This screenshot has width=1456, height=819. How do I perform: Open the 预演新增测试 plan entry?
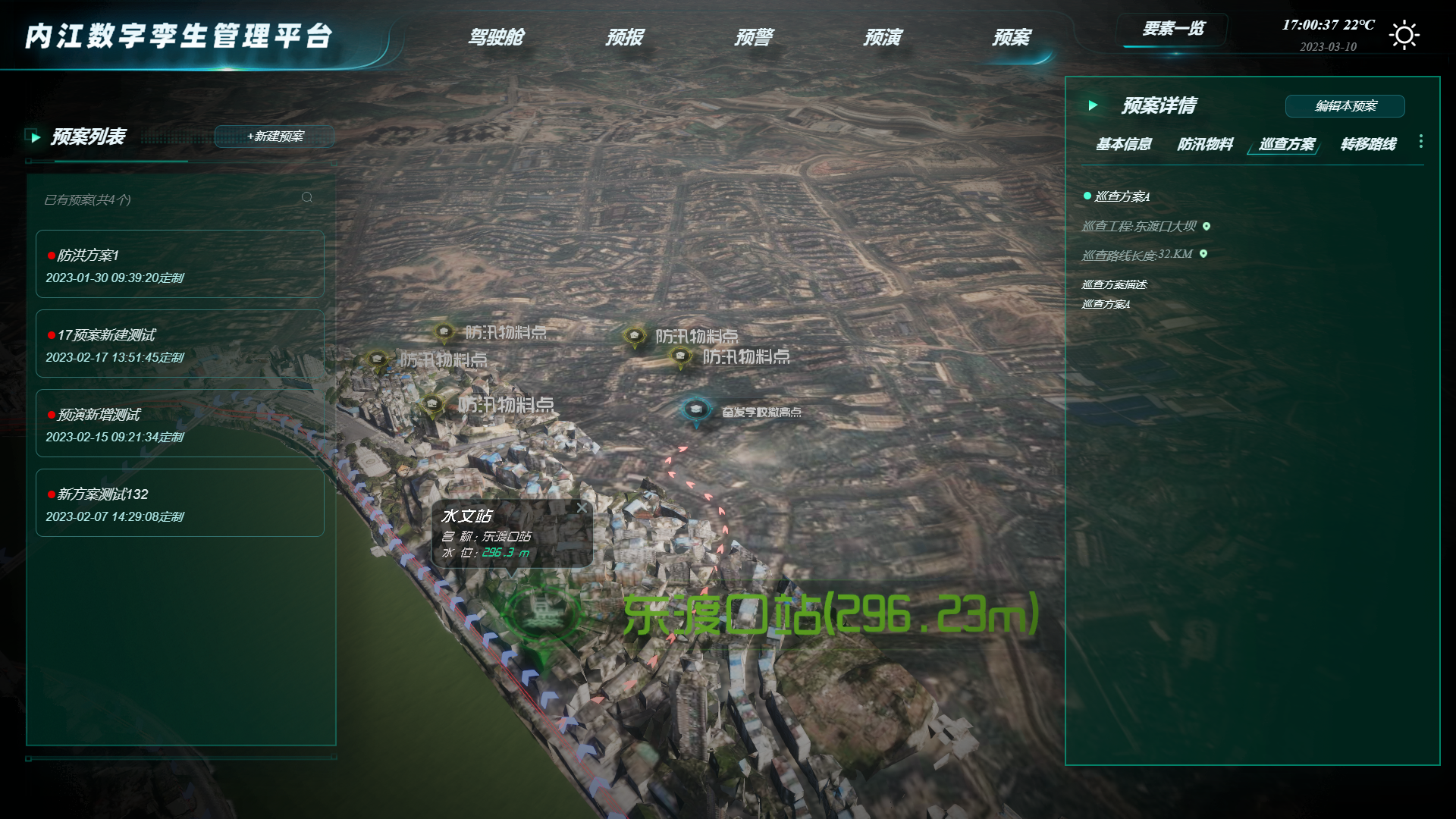click(180, 423)
